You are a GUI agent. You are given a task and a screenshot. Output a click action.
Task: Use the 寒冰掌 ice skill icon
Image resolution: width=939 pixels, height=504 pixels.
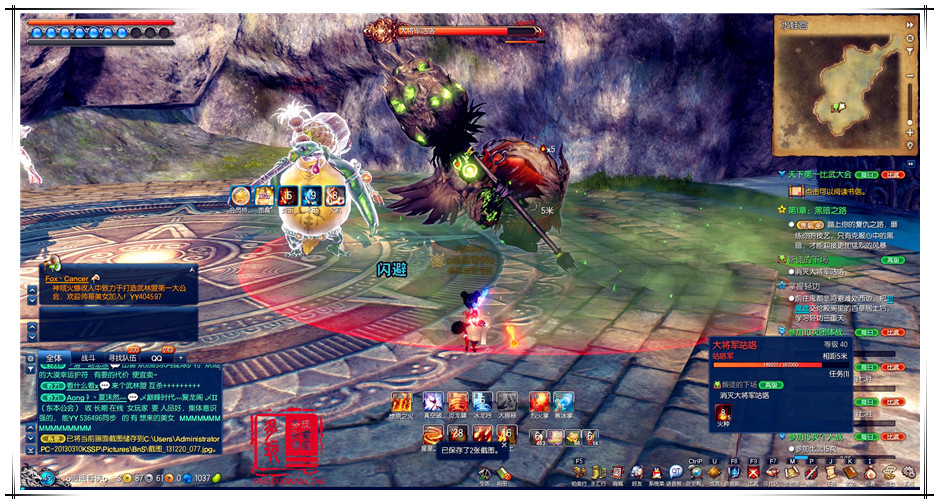[563, 402]
